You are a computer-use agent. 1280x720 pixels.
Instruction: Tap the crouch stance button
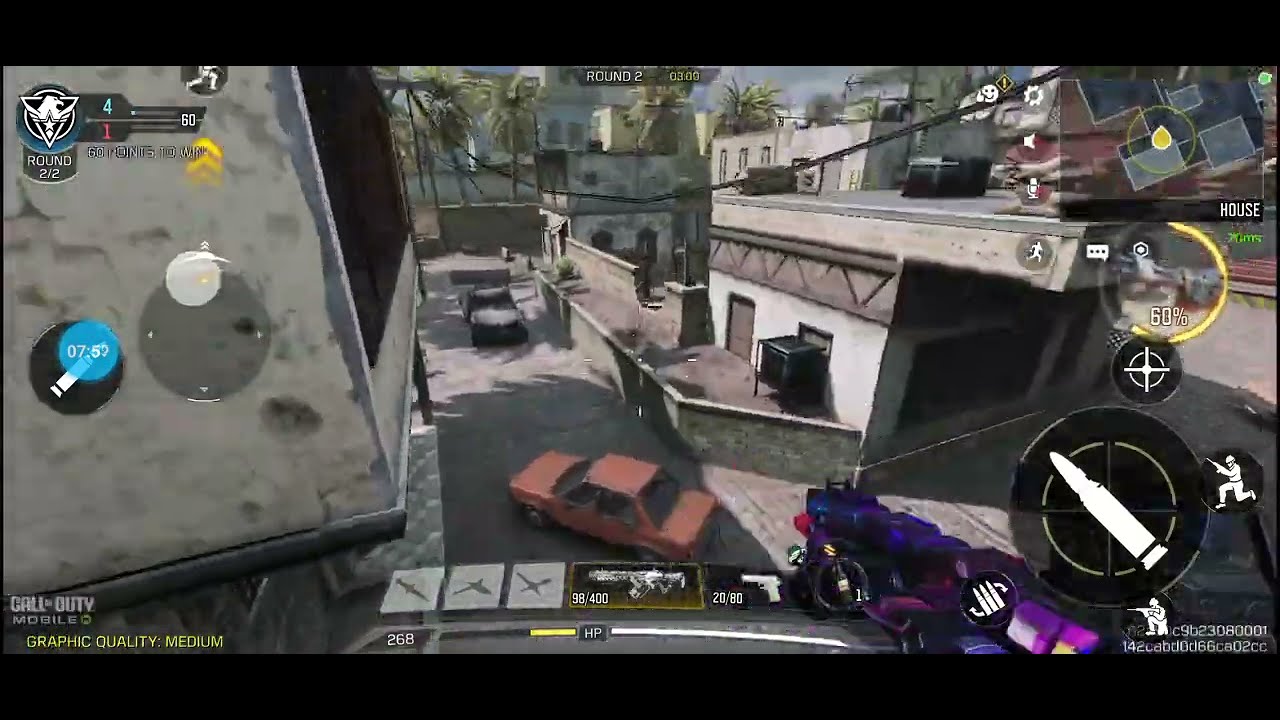coord(1231,481)
